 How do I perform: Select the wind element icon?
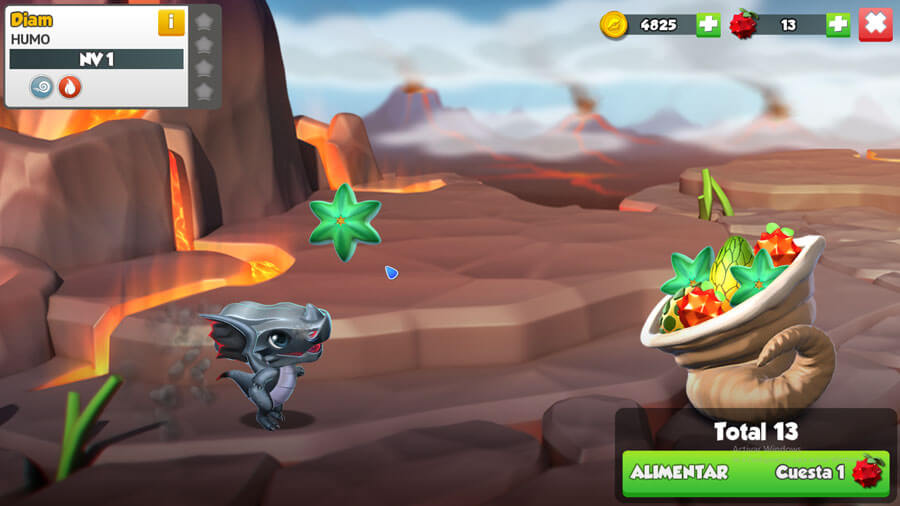tap(42, 87)
